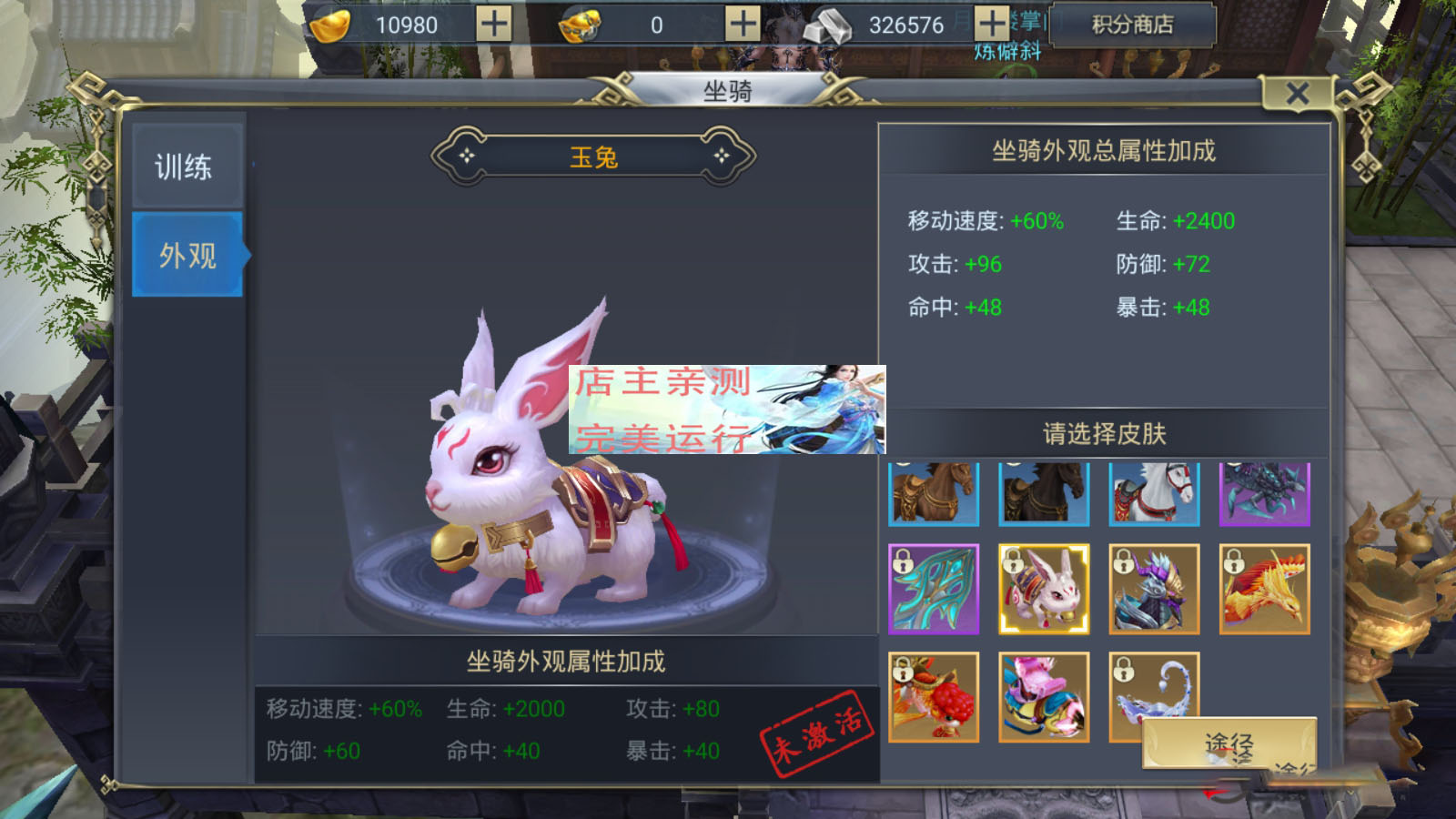Choose the pink and blue mount skin
Viewport: 1456px width, 819px height.
(1044, 697)
